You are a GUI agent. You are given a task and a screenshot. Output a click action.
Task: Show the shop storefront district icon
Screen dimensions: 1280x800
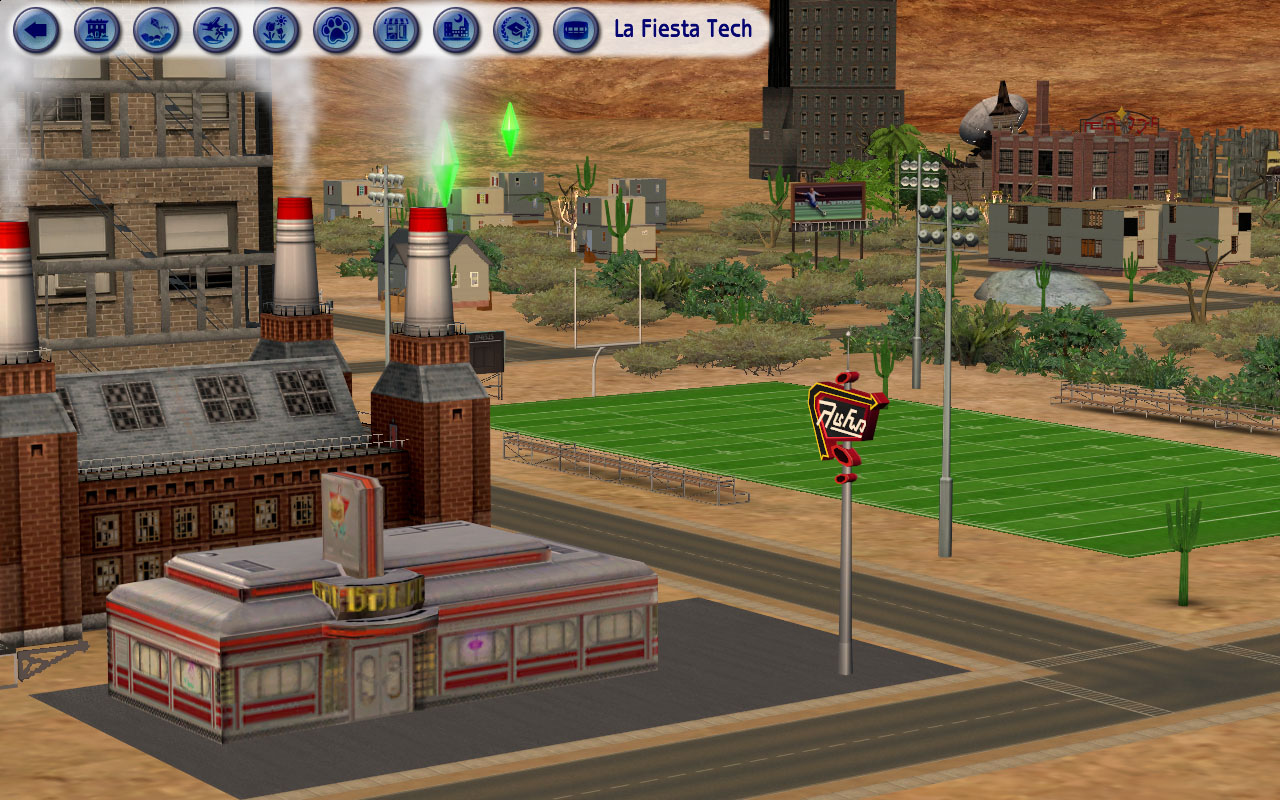click(x=397, y=30)
